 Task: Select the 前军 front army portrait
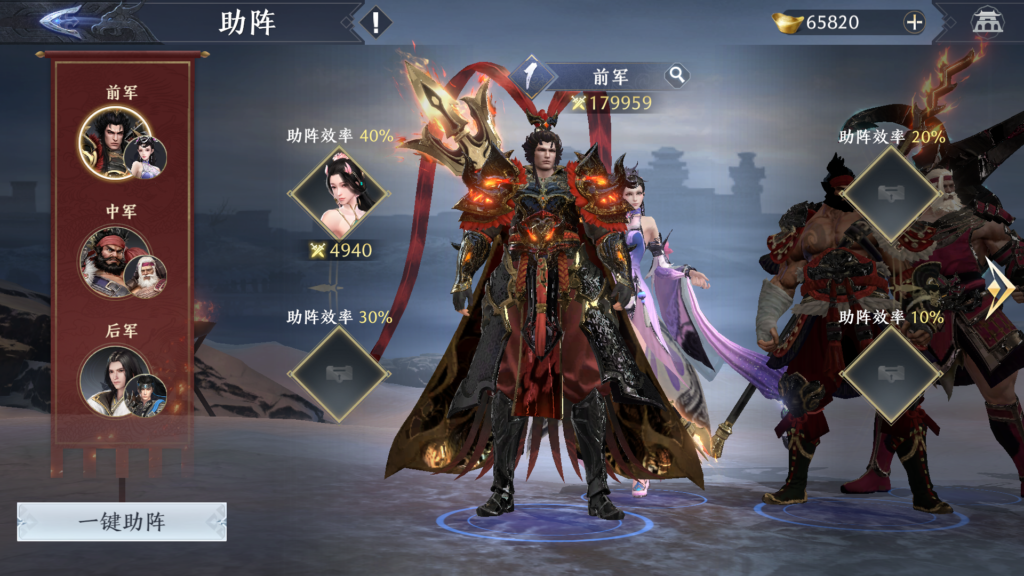coord(116,143)
